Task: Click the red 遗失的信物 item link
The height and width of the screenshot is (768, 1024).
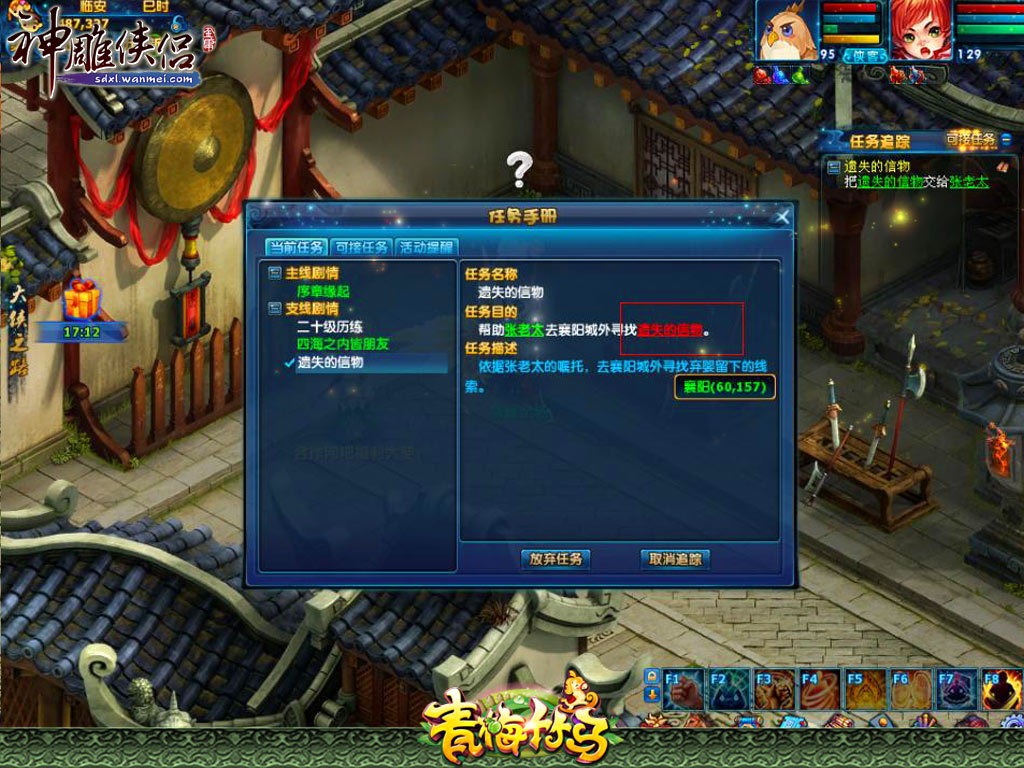Action: pyautogui.click(x=670, y=330)
